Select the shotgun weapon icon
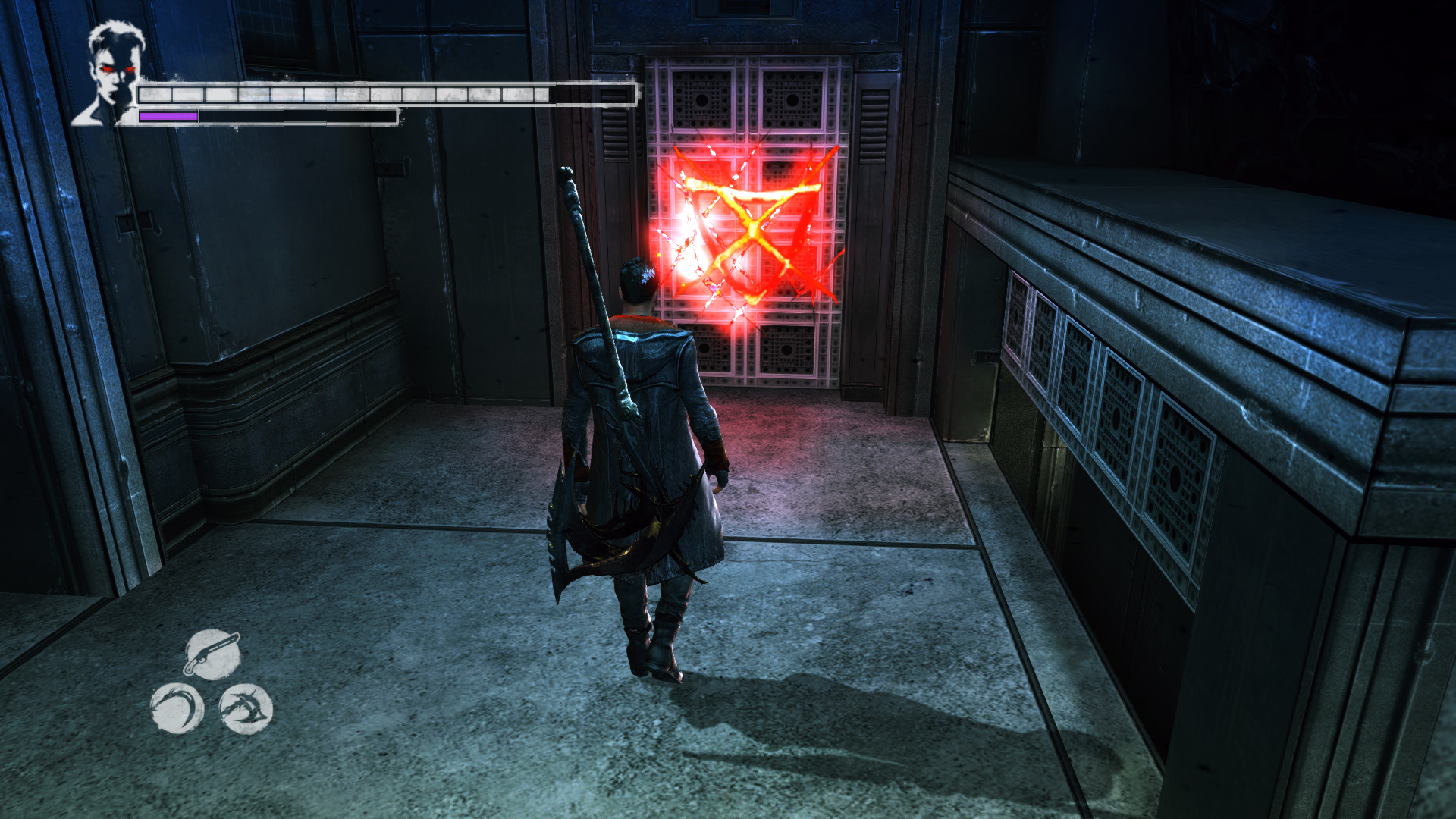Screen dimensions: 1456x819 (212, 654)
